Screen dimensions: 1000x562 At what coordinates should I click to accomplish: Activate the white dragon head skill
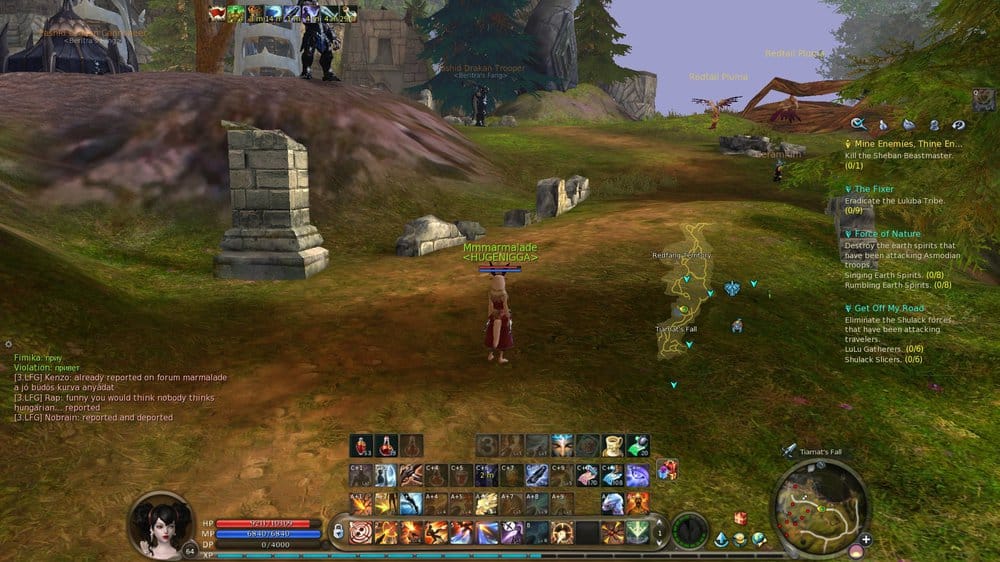click(612, 503)
